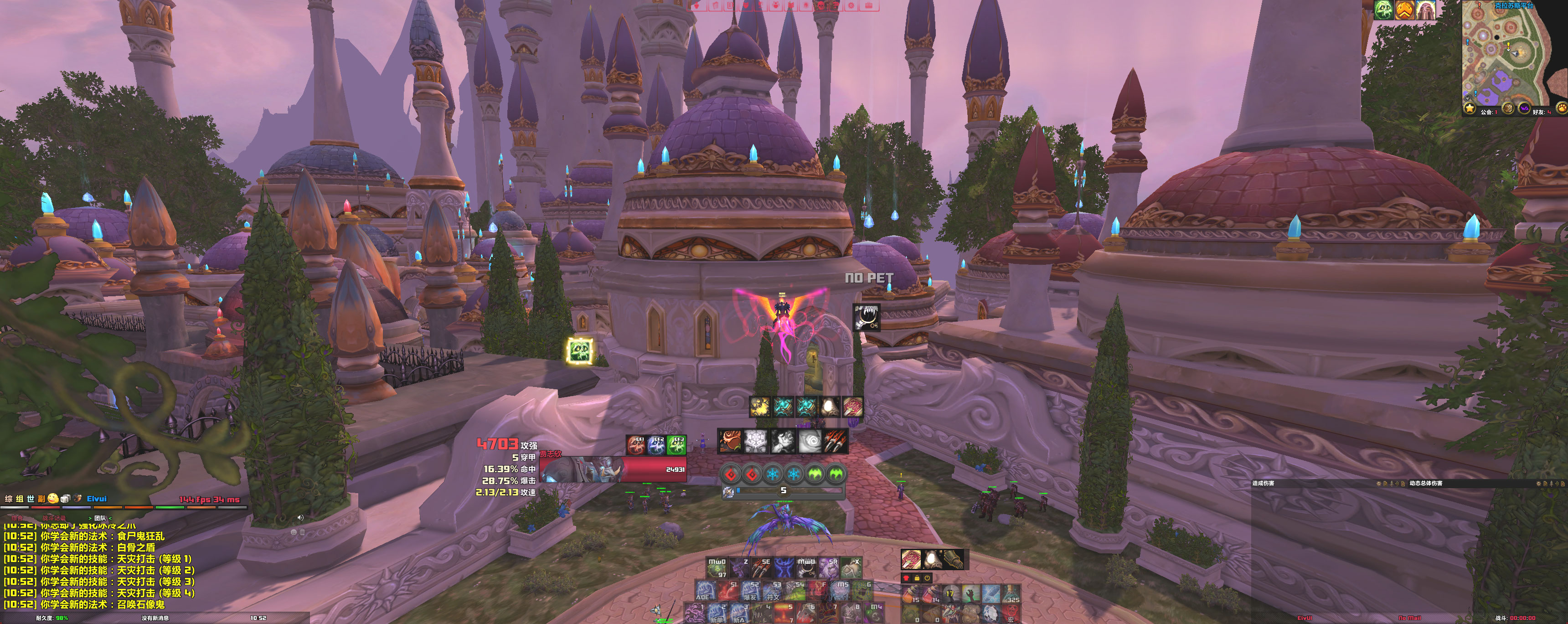Screen dimensions: 1568x624
Task: Click the player unit frame portrait
Action: point(580,469)
